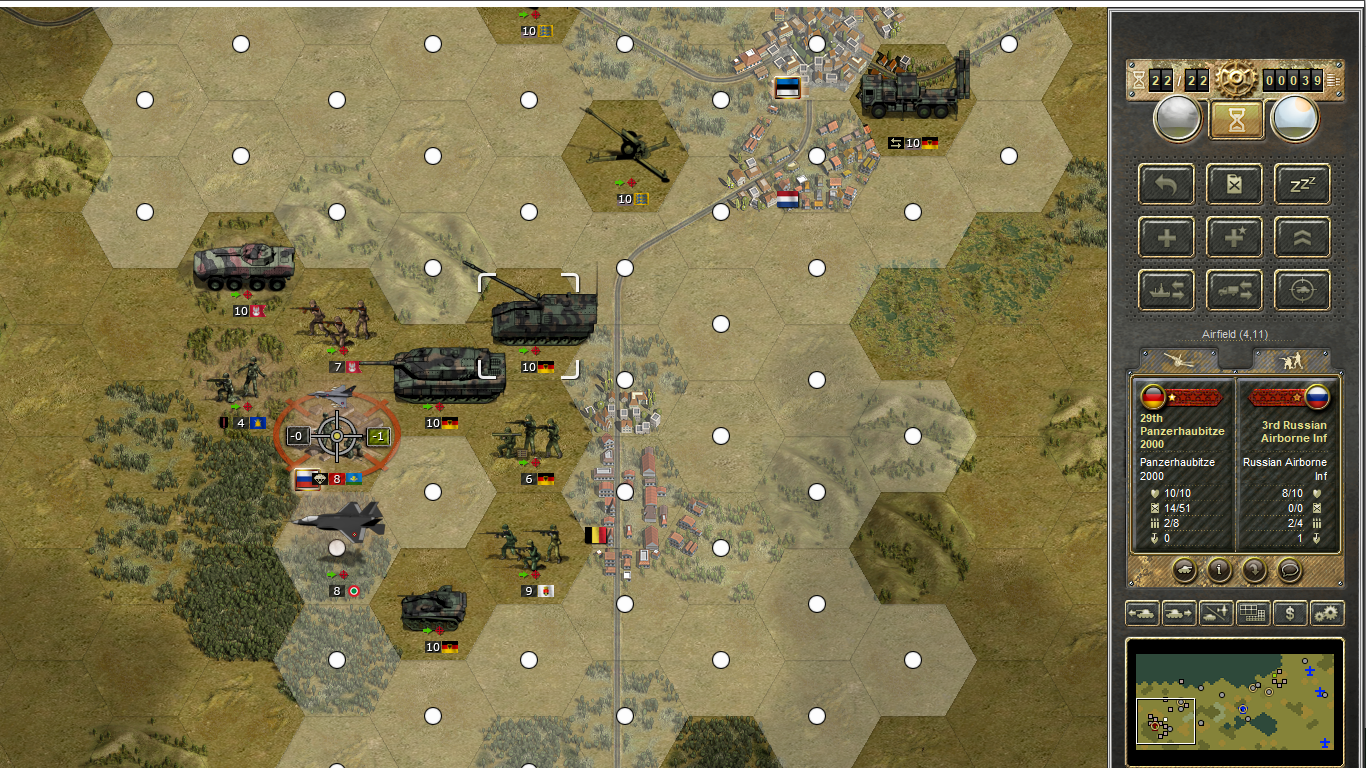1366x768 pixels.
Task: Apply elite replacements with the plus-star button
Action: [x=1235, y=238]
